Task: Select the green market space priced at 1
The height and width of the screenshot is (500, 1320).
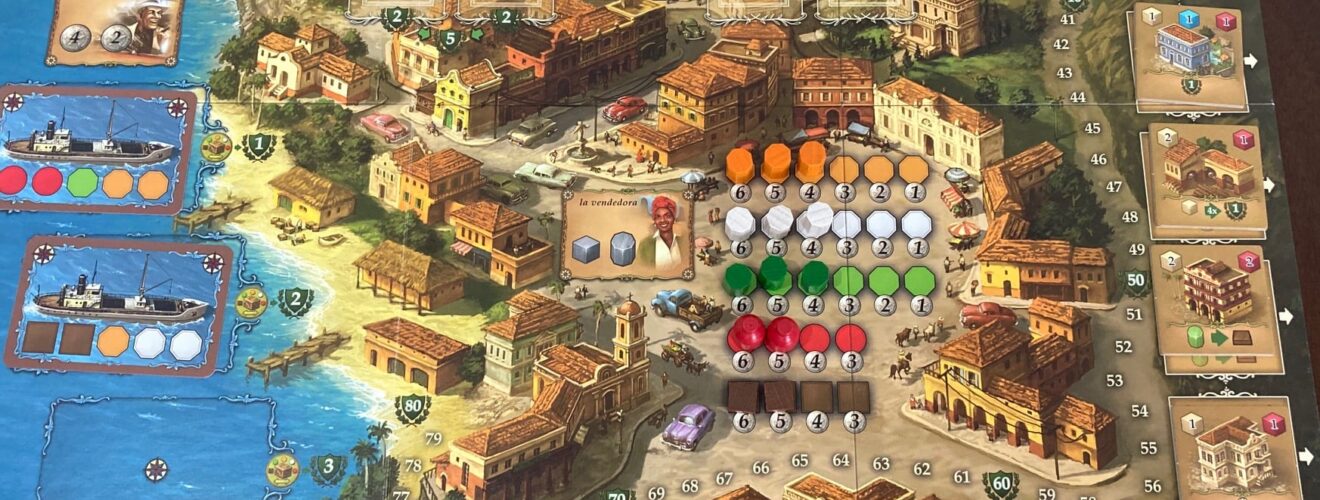Action: point(920,280)
